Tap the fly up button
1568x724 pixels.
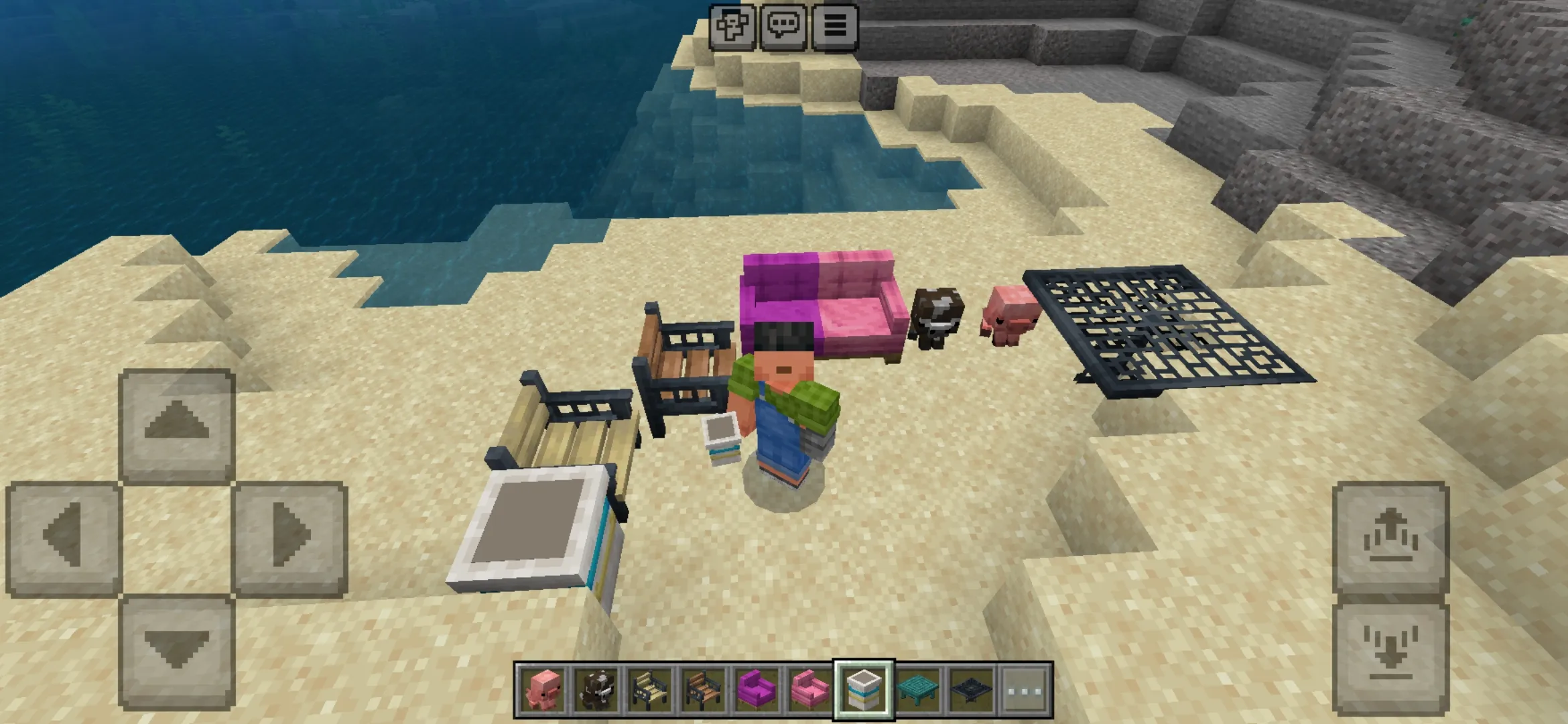tap(1390, 538)
